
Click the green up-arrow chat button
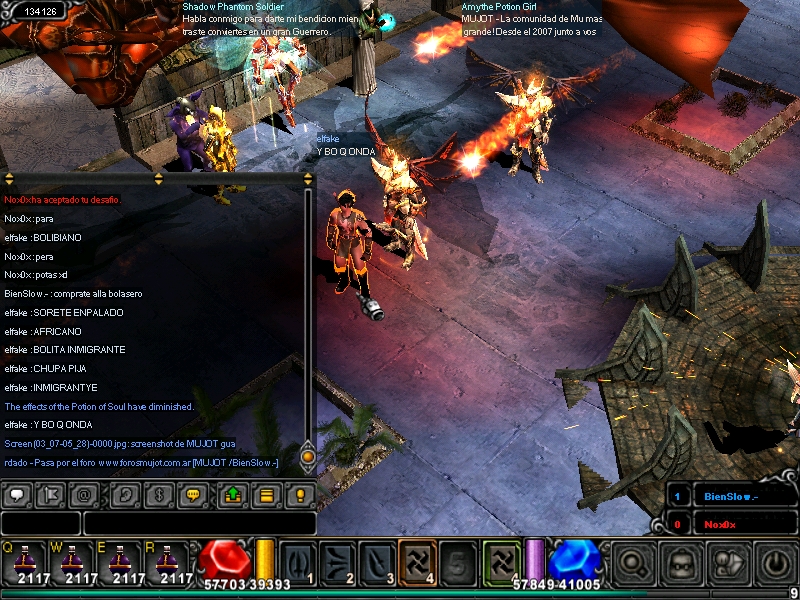(232, 494)
